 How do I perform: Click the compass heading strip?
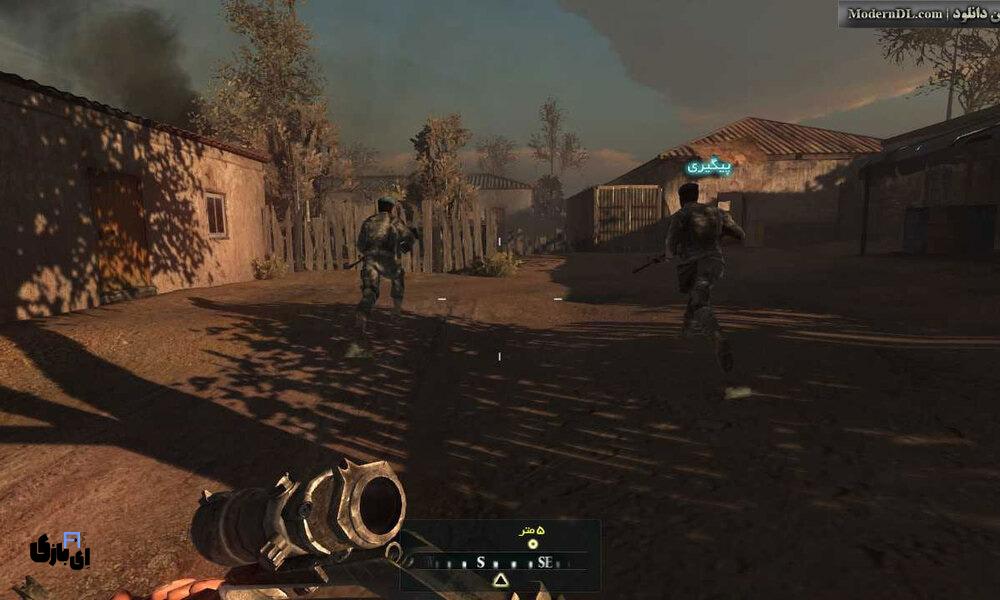pyautogui.click(x=500, y=562)
